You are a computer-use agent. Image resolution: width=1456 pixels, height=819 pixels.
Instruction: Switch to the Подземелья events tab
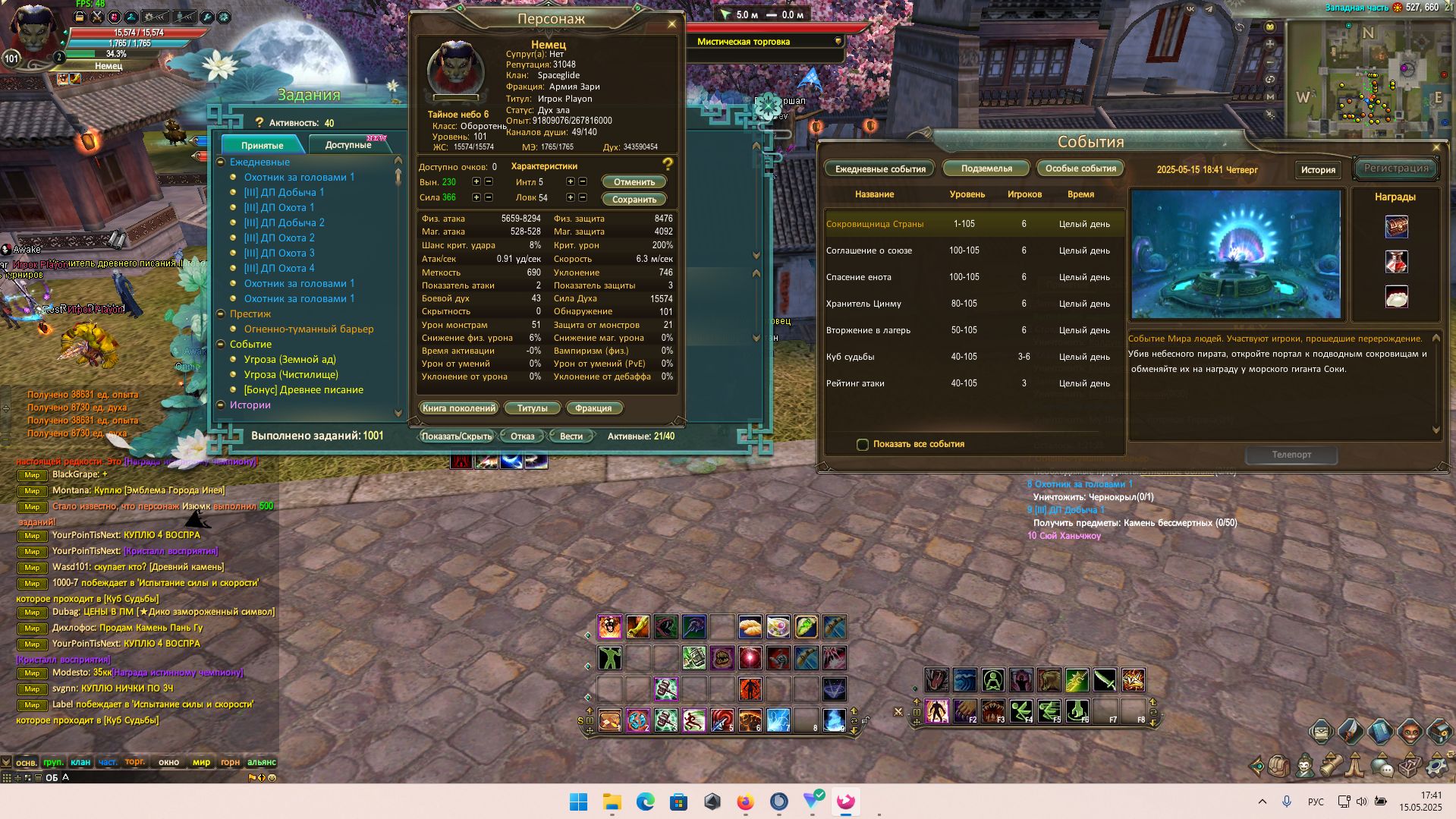point(986,169)
